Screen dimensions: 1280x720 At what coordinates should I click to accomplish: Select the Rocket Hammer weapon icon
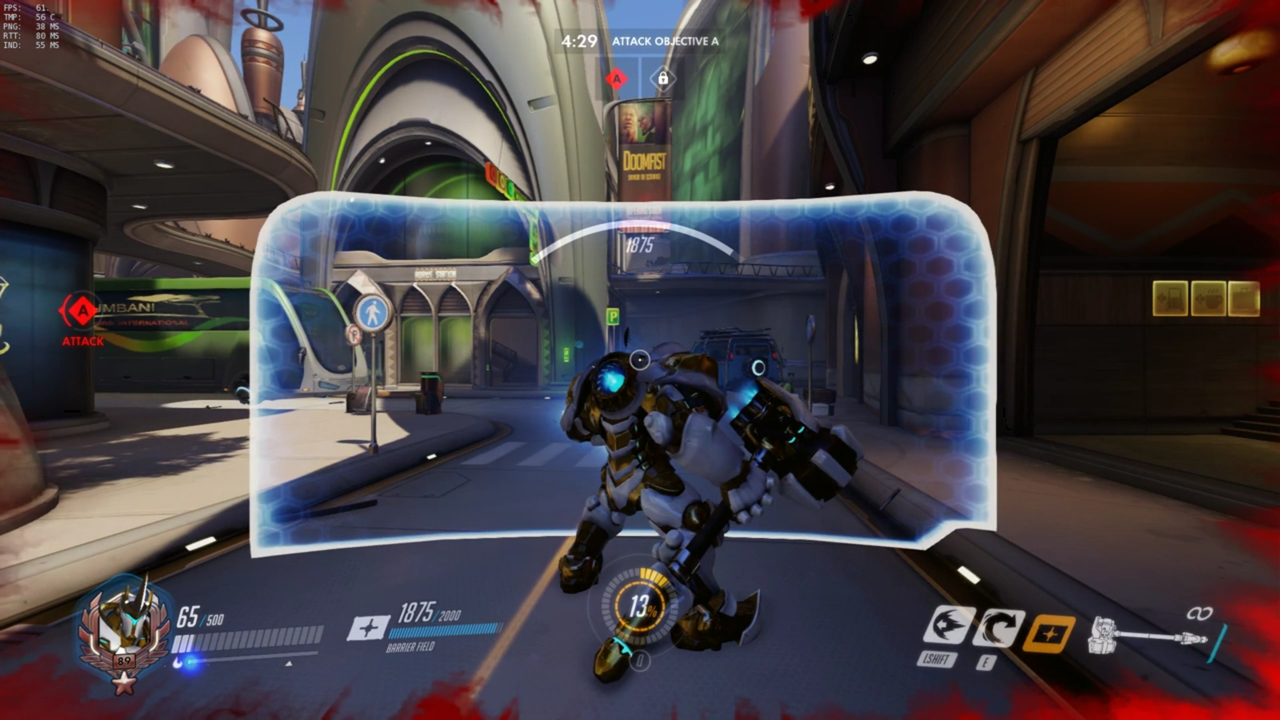pyautogui.click(x=1148, y=634)
